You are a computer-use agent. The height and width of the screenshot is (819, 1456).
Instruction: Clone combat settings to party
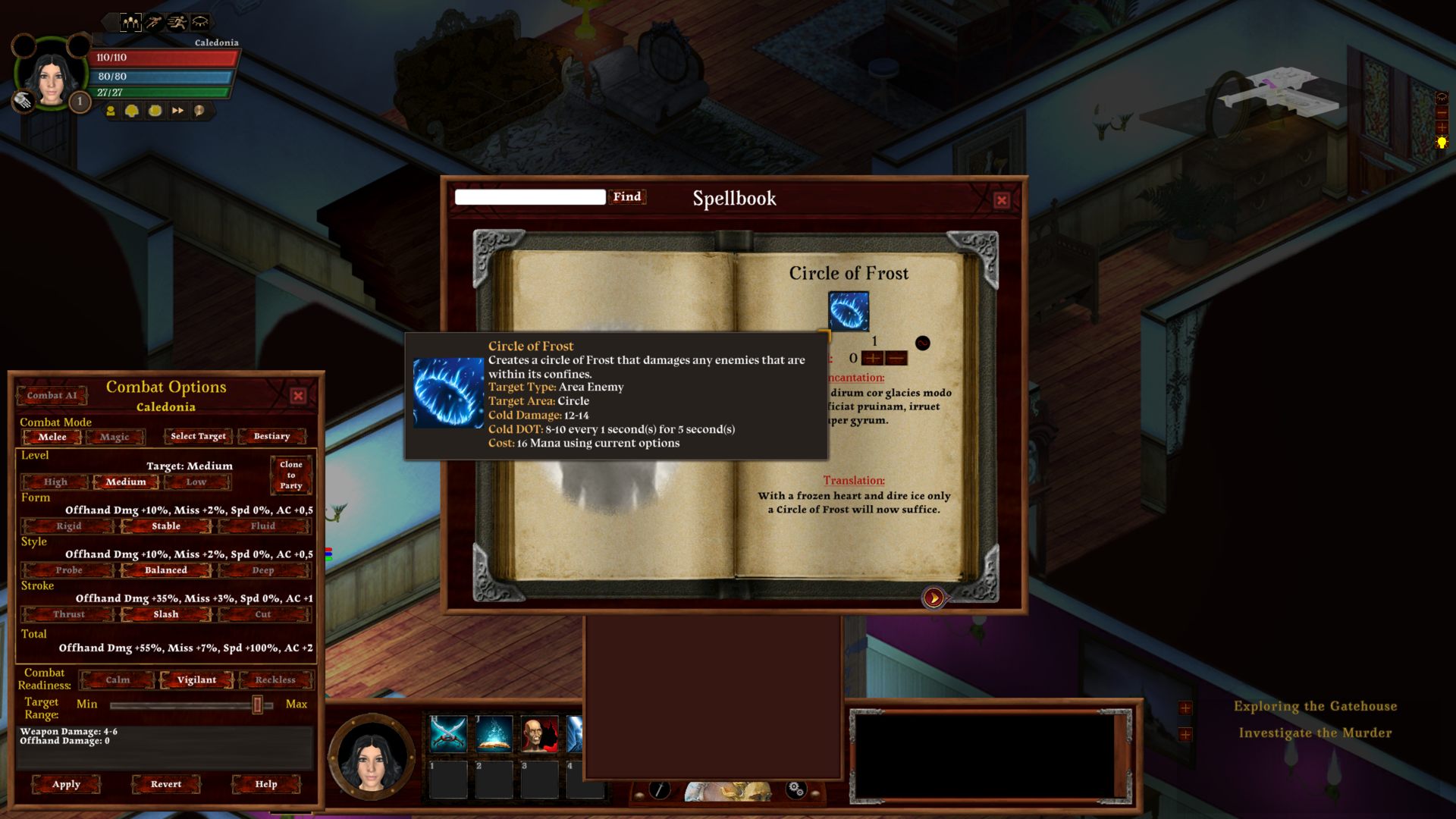(x=290, y=475)
